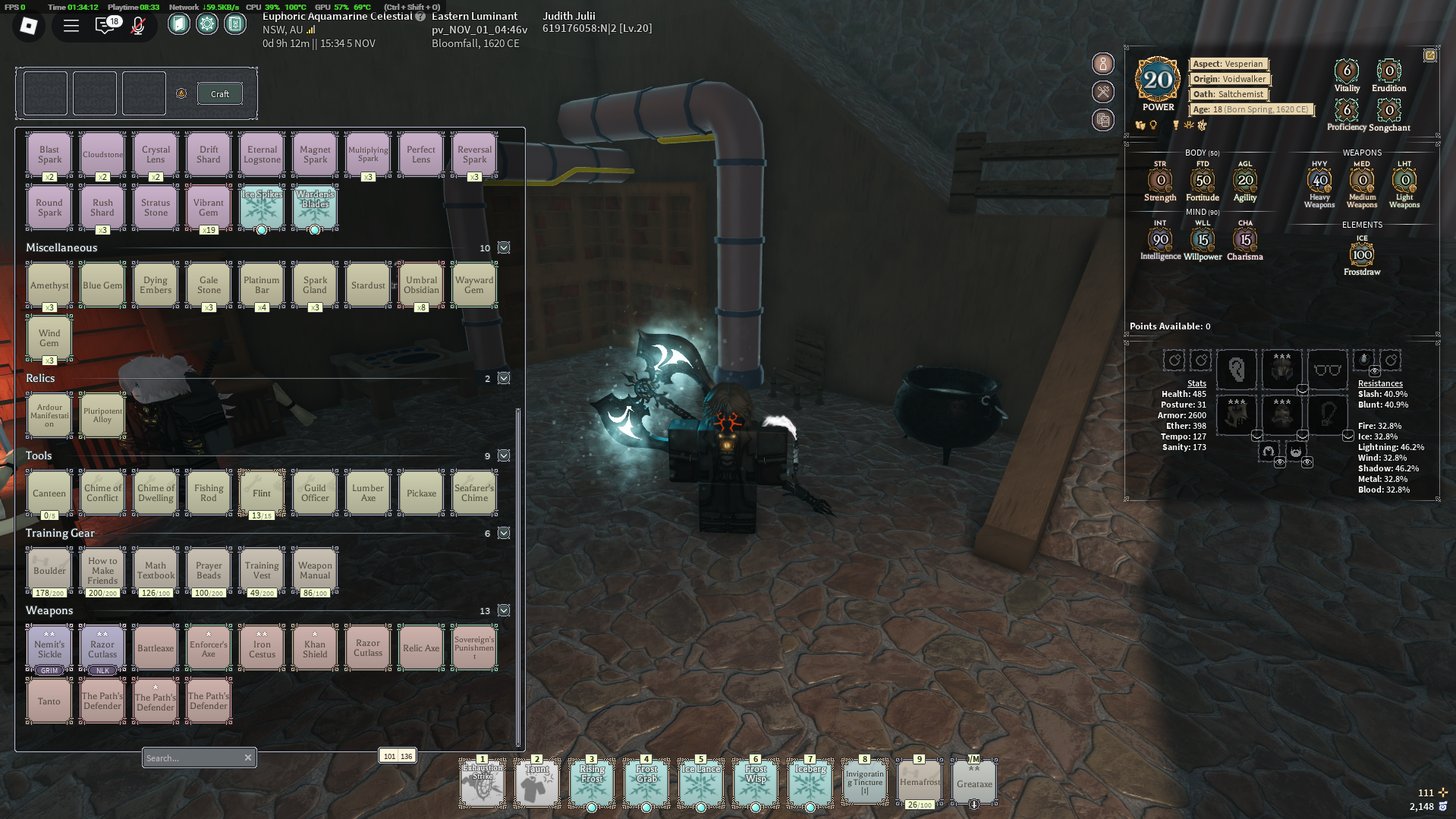This screenshot has height=819, width=1456.
Task: Pick the Pickaxe tool slot
Action: (421, 493)
